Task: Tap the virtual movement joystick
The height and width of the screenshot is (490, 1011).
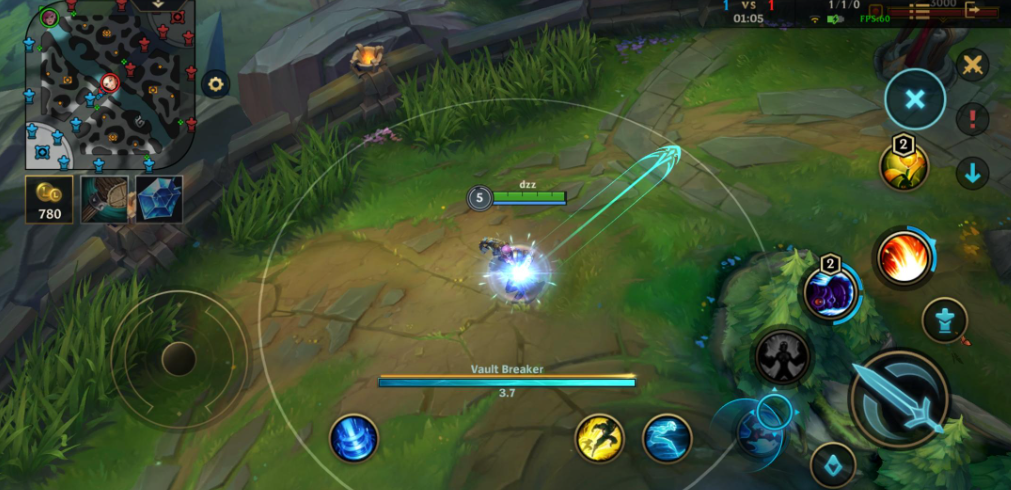Action: coord(179,358)
